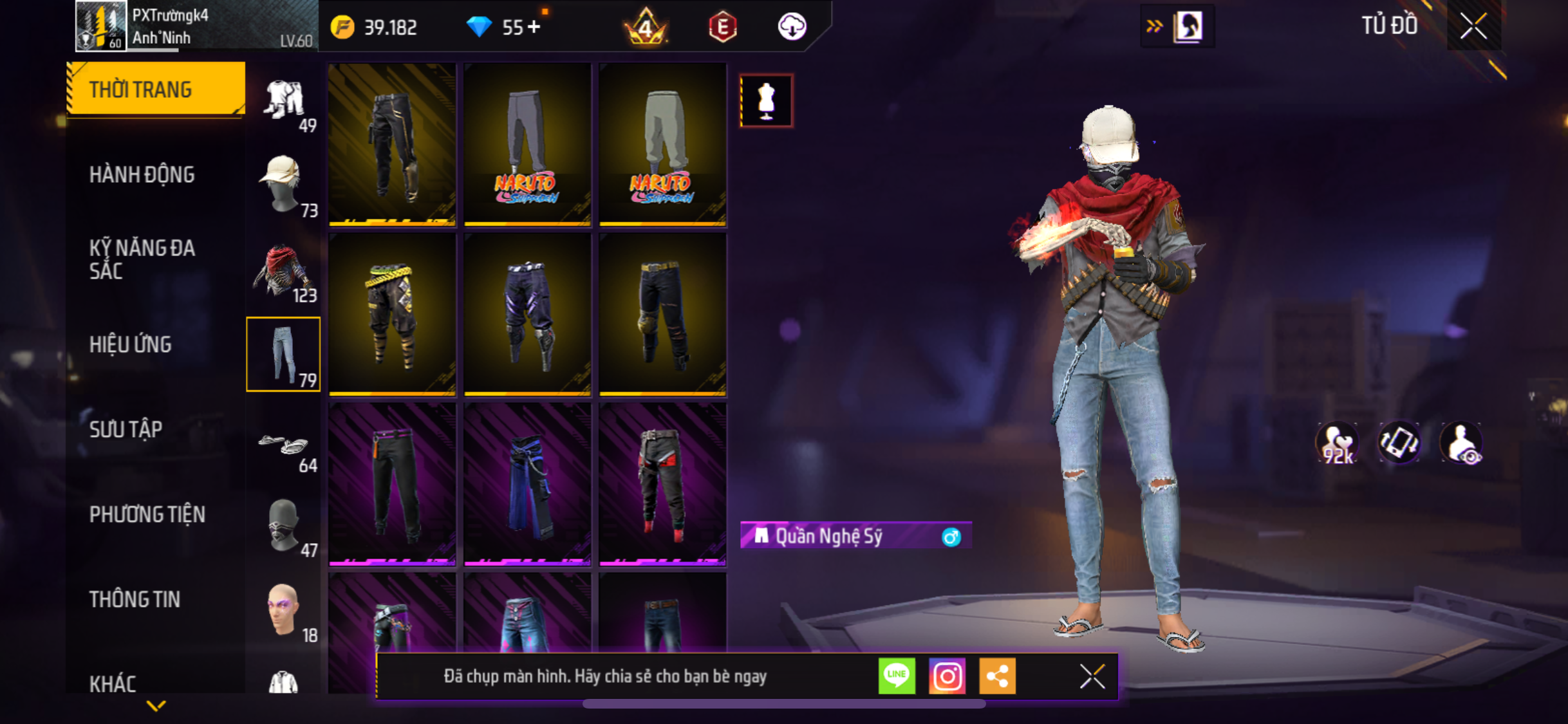Image resolution: width=1568 pixels, height=724 pixels.
Task: Open the PHƯƠNG TIỆN category
Action: click(x=147, y=514)
